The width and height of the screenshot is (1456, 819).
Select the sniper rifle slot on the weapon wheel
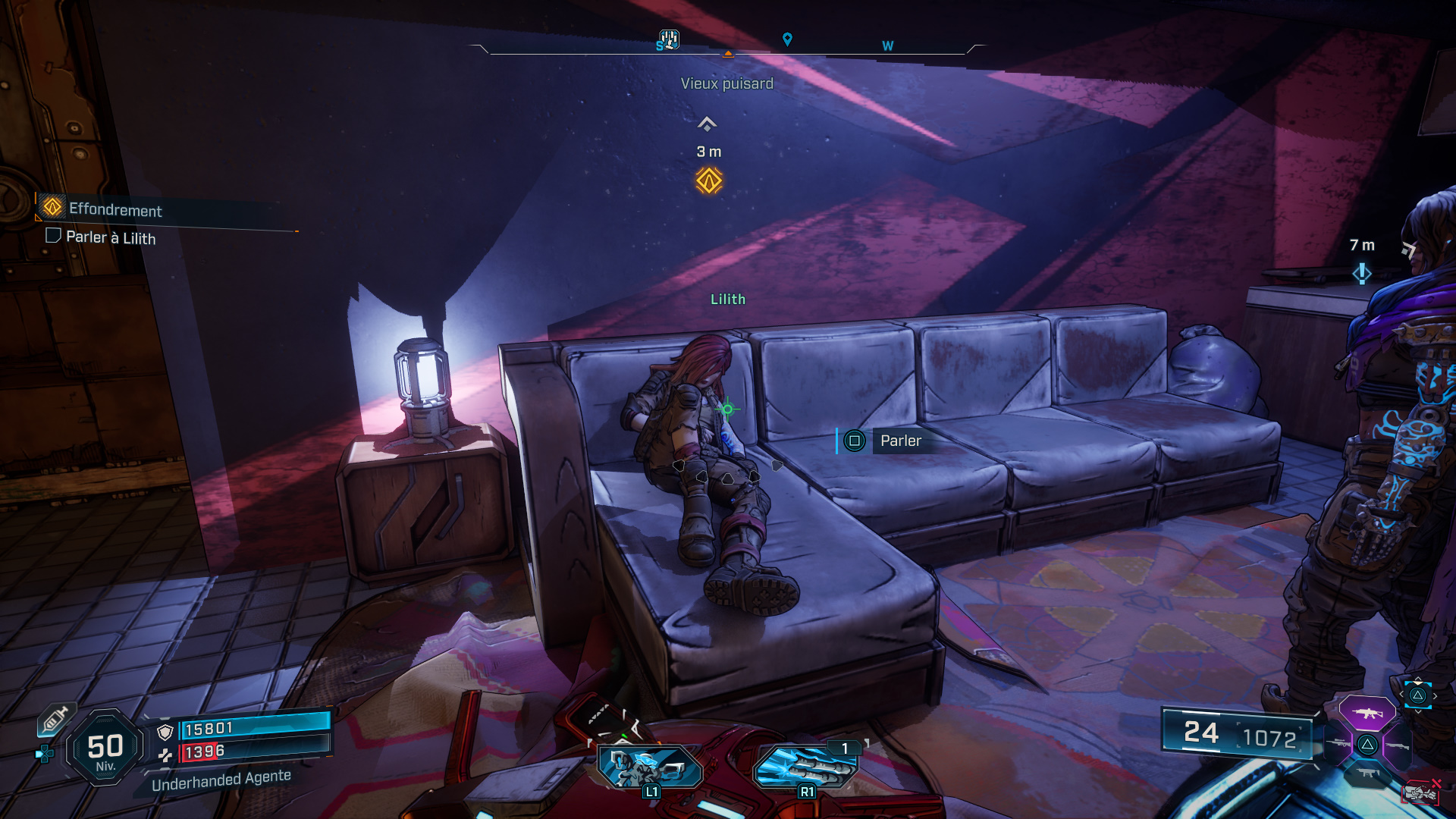point(1337,743)
